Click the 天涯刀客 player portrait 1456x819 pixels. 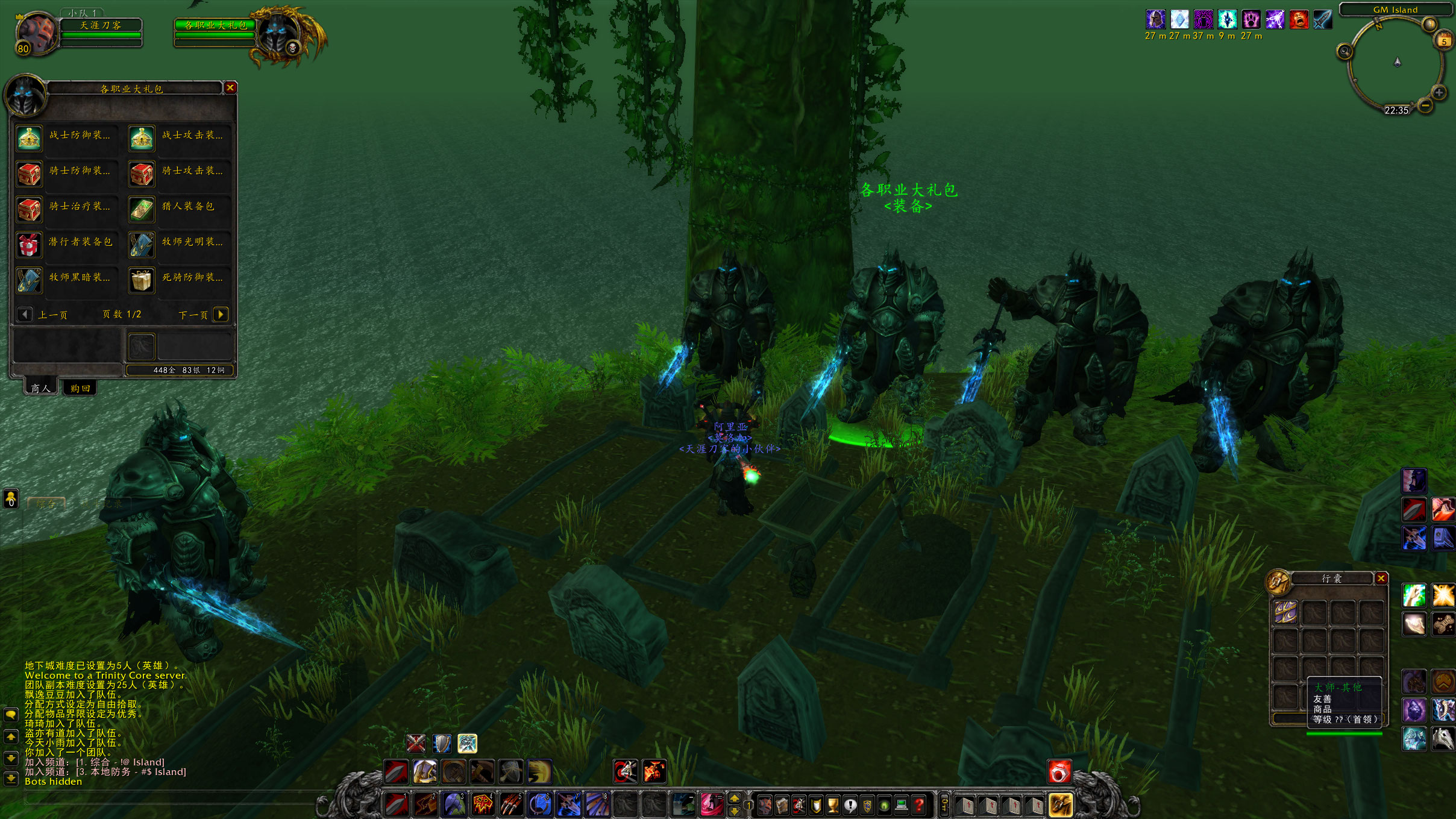pos(36,33)
